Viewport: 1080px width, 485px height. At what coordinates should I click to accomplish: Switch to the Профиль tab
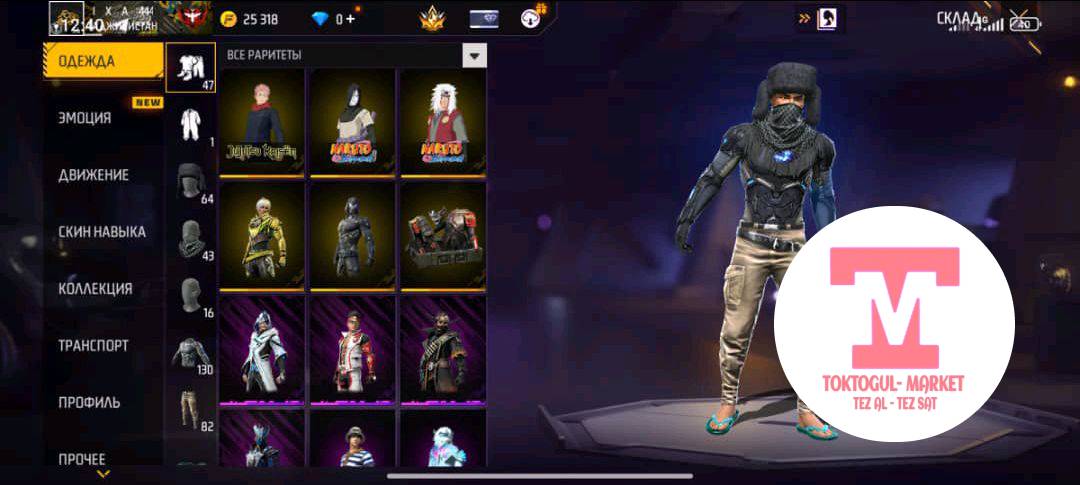point(89,403)
